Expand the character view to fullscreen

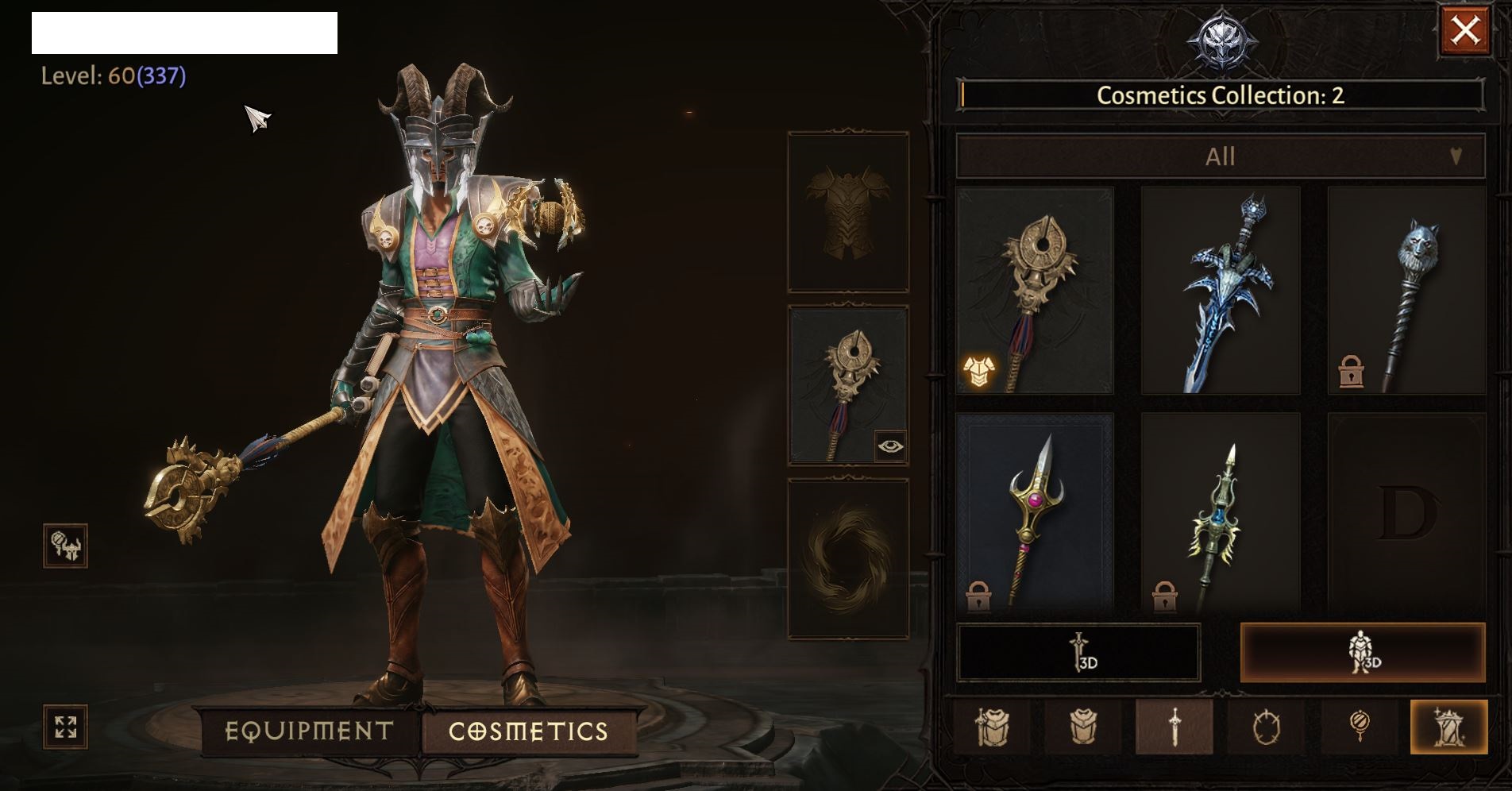tap(65, 727)
